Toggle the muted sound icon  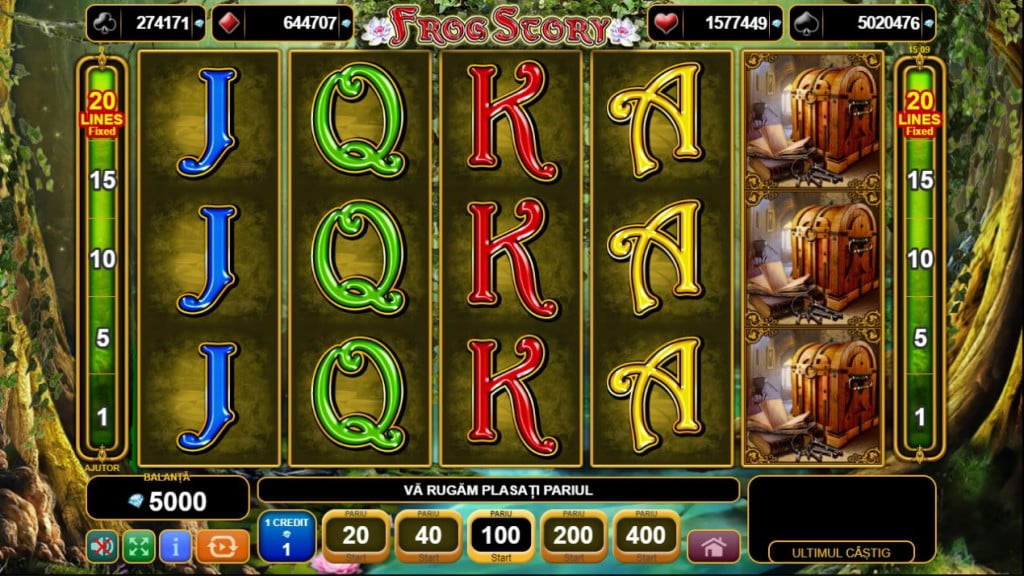[x=101, y=546]
